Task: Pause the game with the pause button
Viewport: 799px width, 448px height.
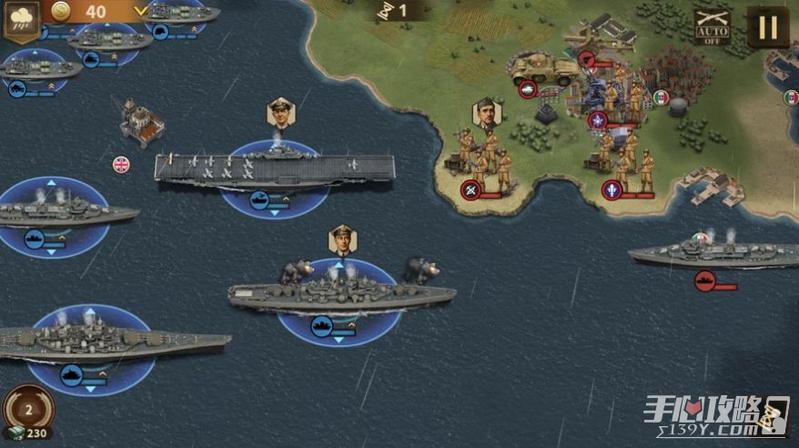Action: coord(767,27)
